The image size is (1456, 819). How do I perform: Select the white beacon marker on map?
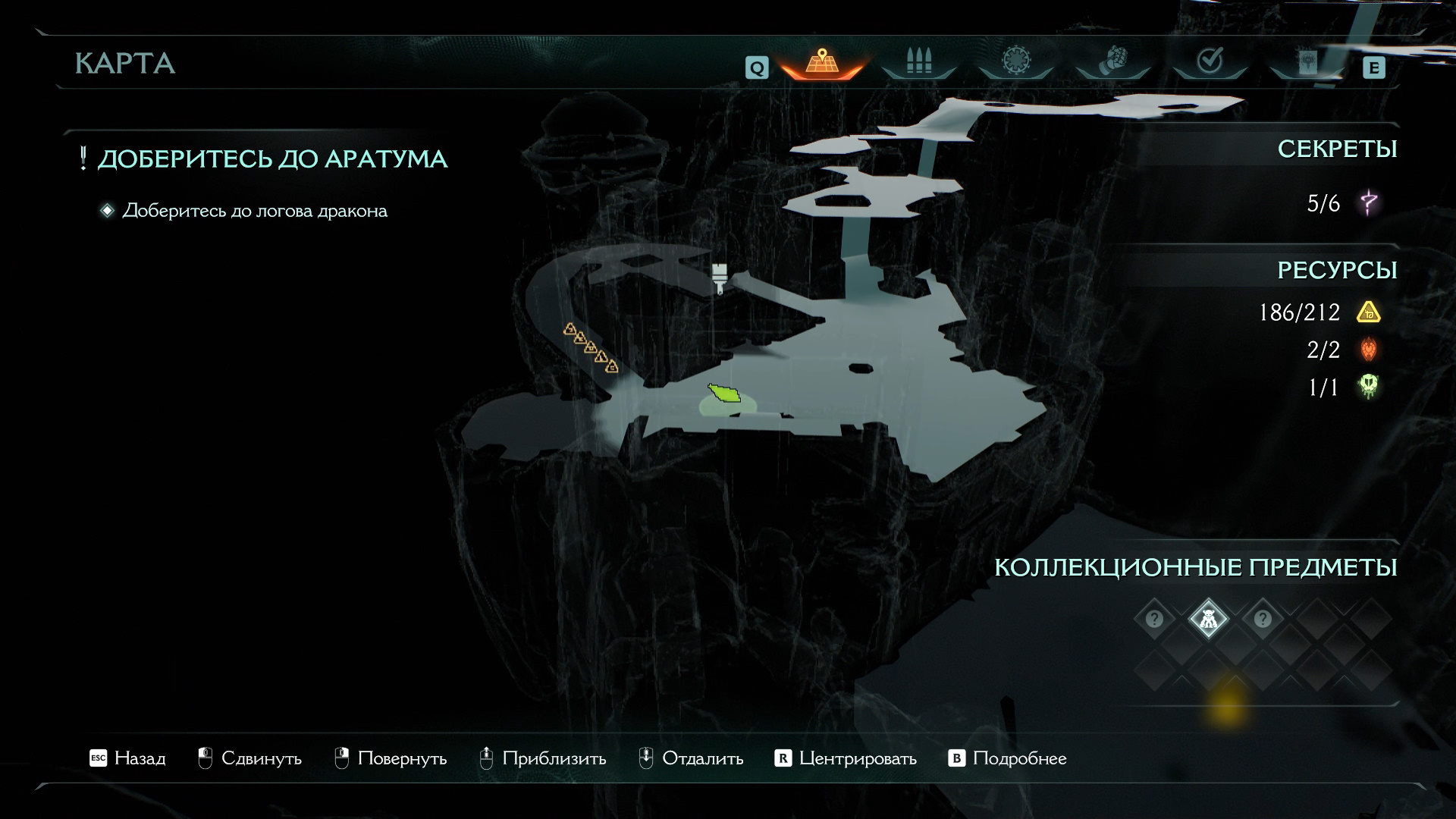(720, 276)
